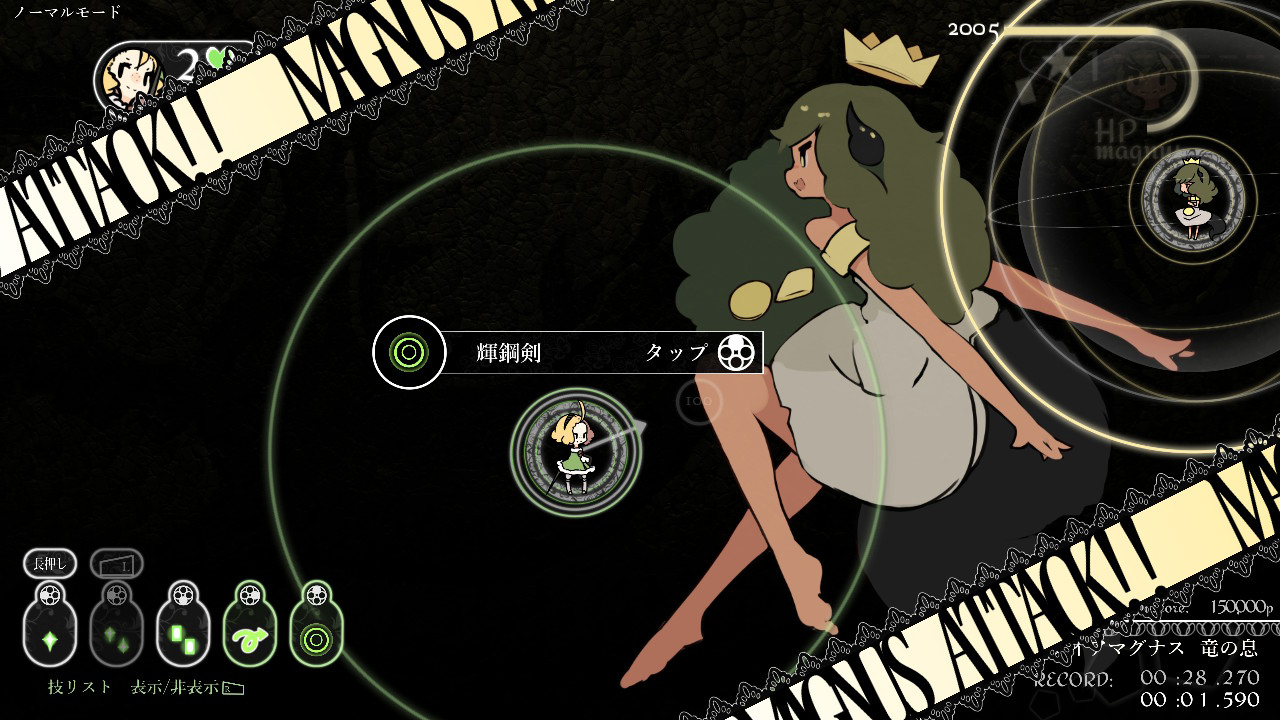The image size is (1280, 720).
Task: Trigger the concentric green rings skill
Action: pyautogui.click(x=316, y=637)
